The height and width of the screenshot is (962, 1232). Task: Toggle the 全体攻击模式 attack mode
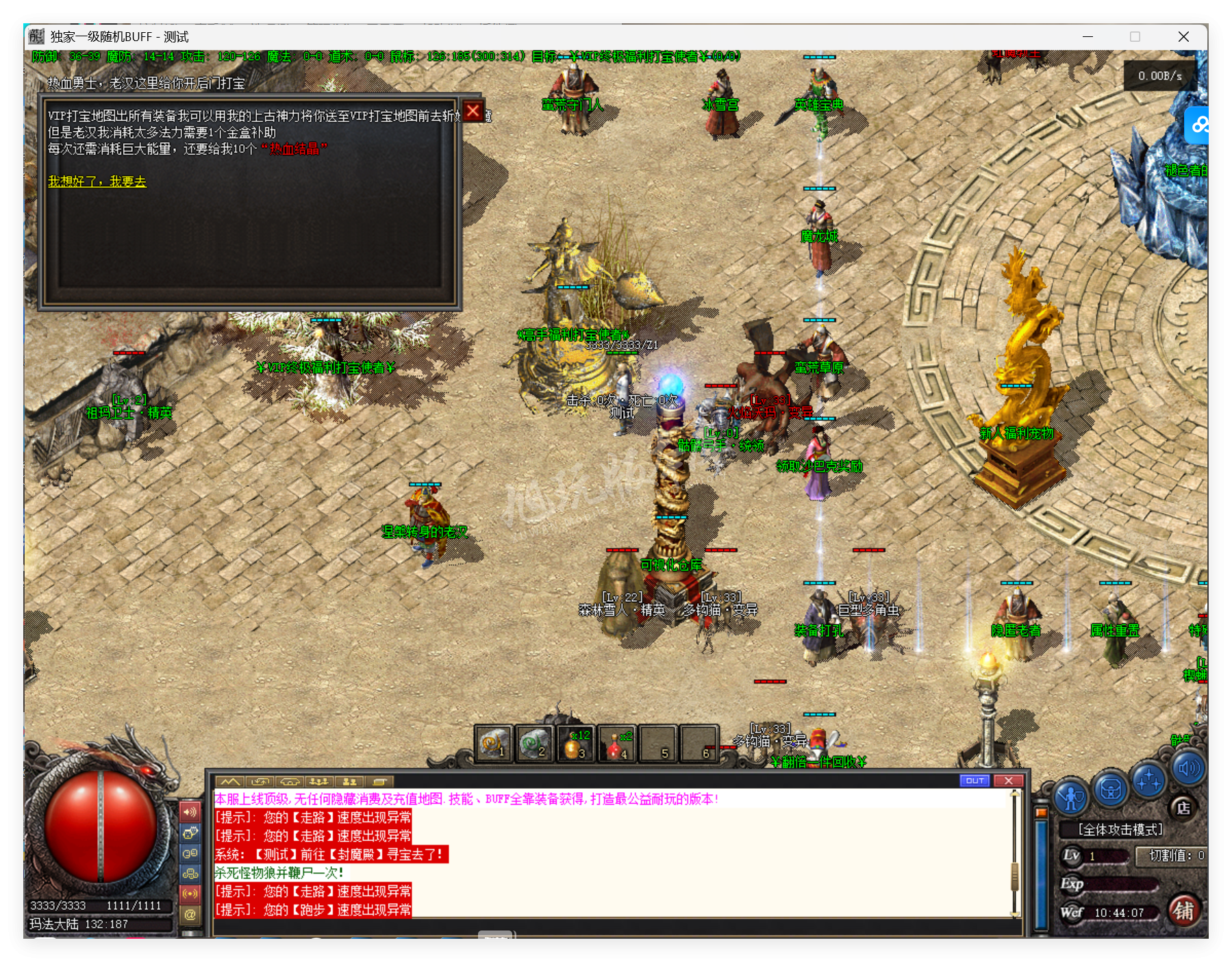point(1120,829)
